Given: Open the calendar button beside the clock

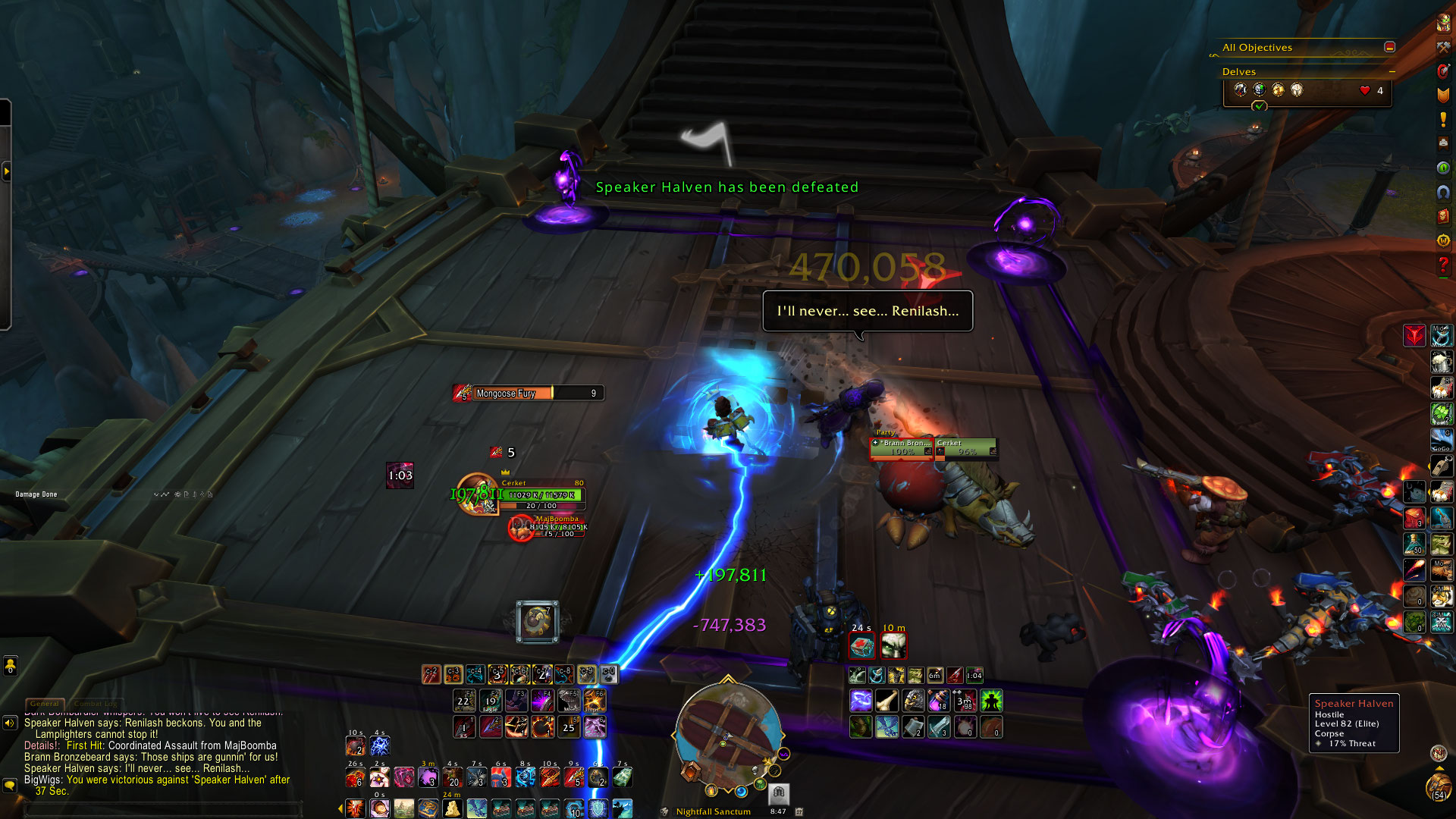Looking at the screenshot, I should [799, 811].
